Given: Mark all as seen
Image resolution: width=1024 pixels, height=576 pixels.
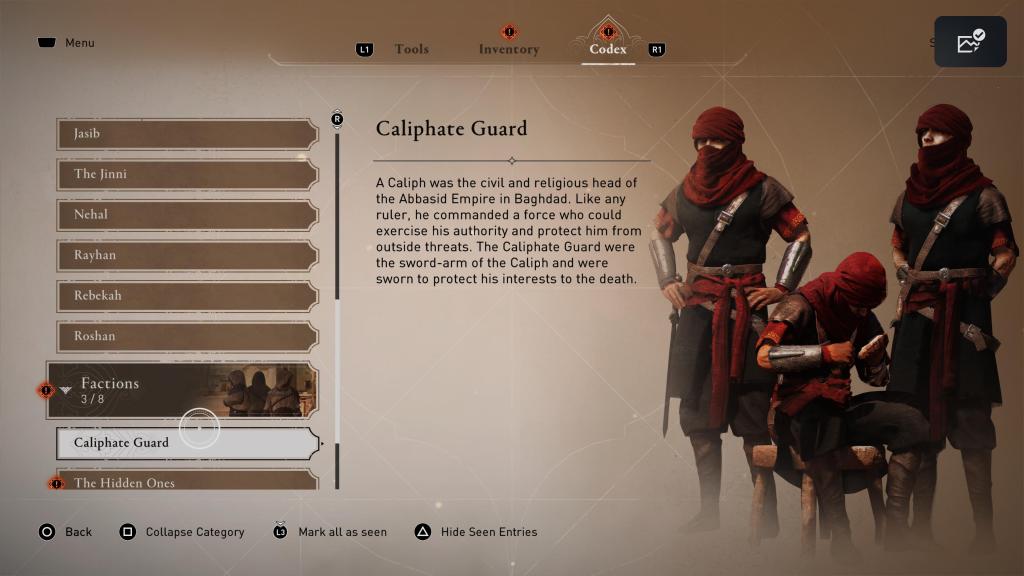Looking at the screenshot, I should [330, 532].
